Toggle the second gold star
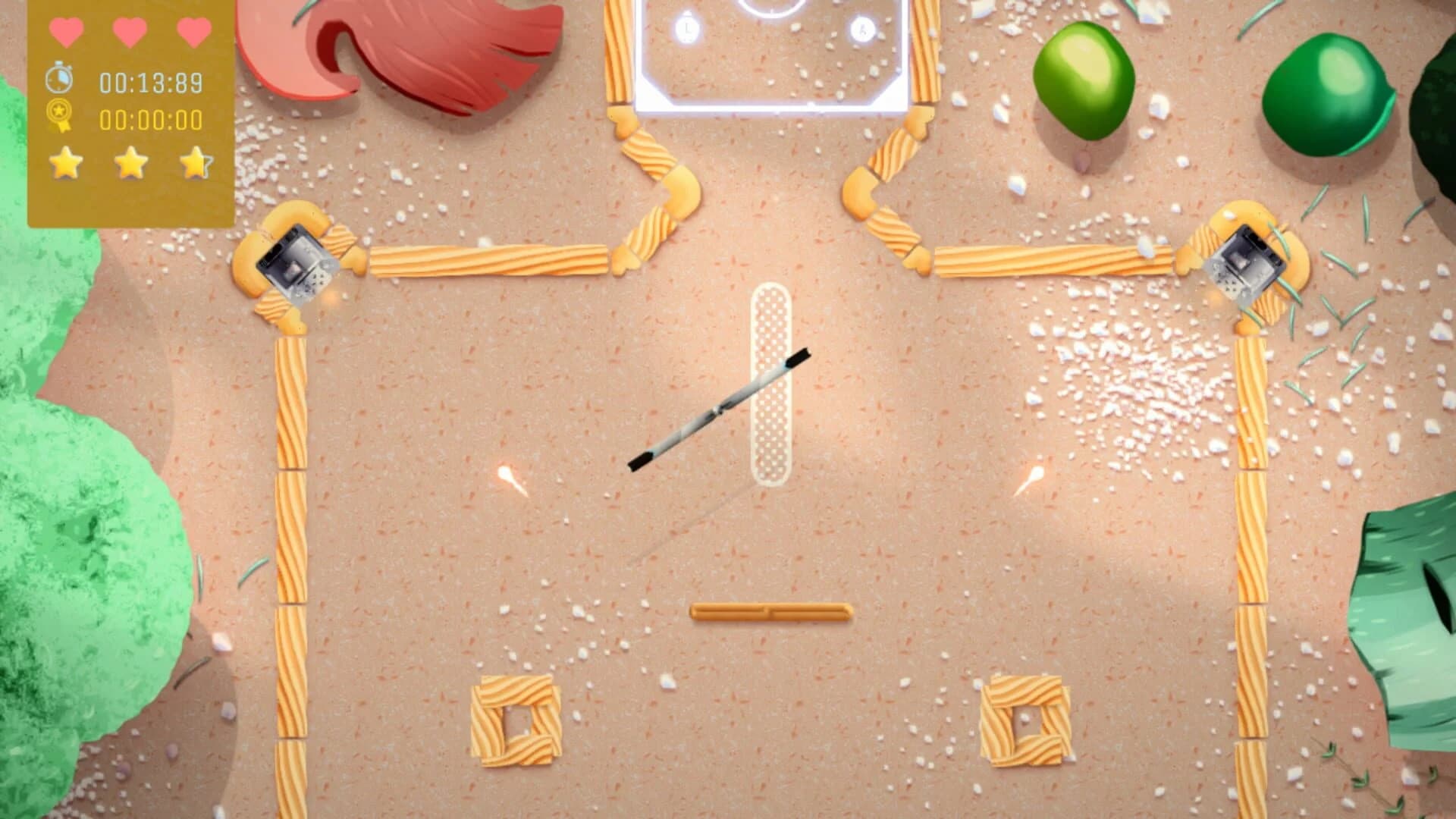The image size is (1456, 819). (130, 164)
